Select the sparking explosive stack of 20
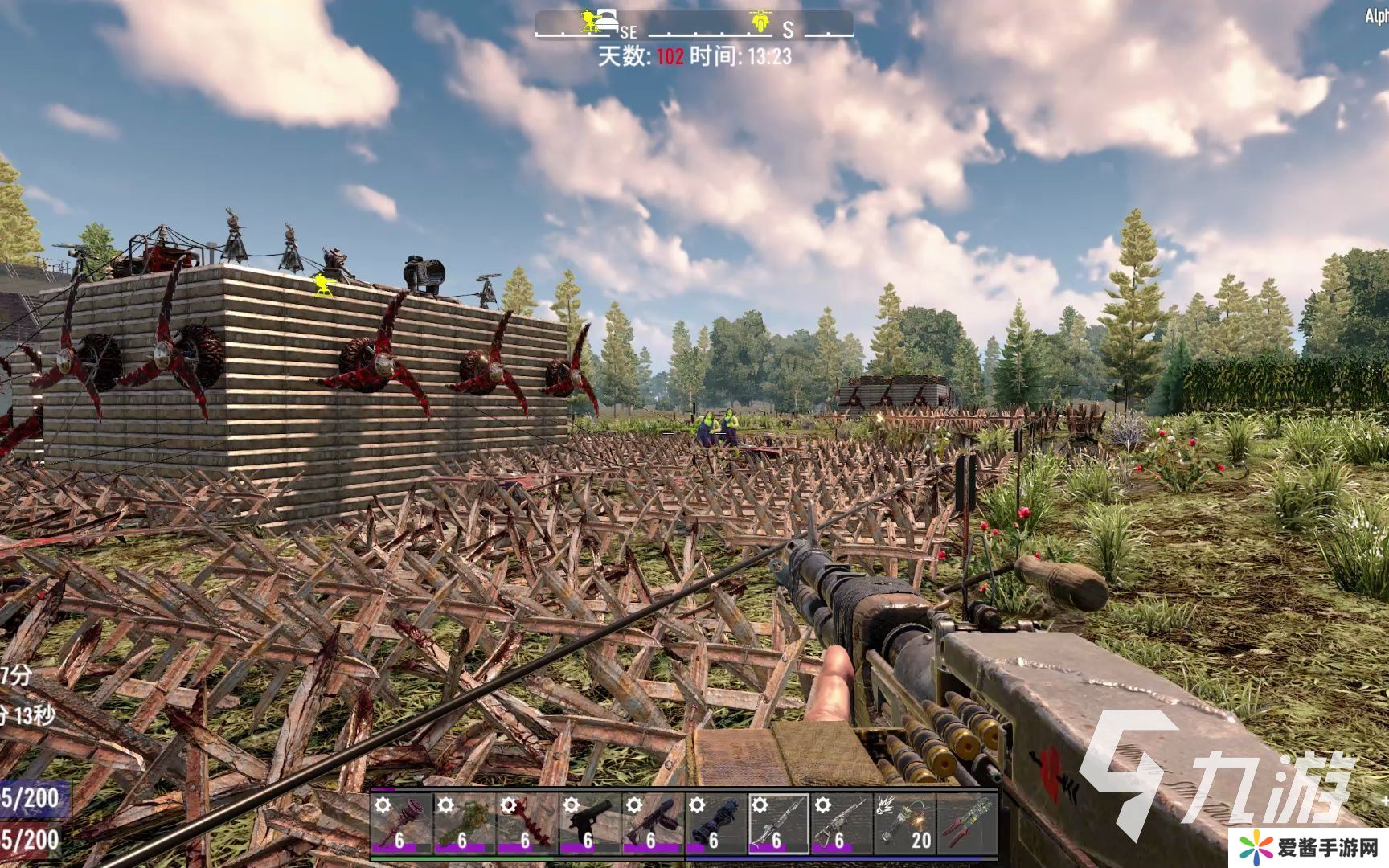Screen dimensions: 1389x868 click(x=904, y=823)
